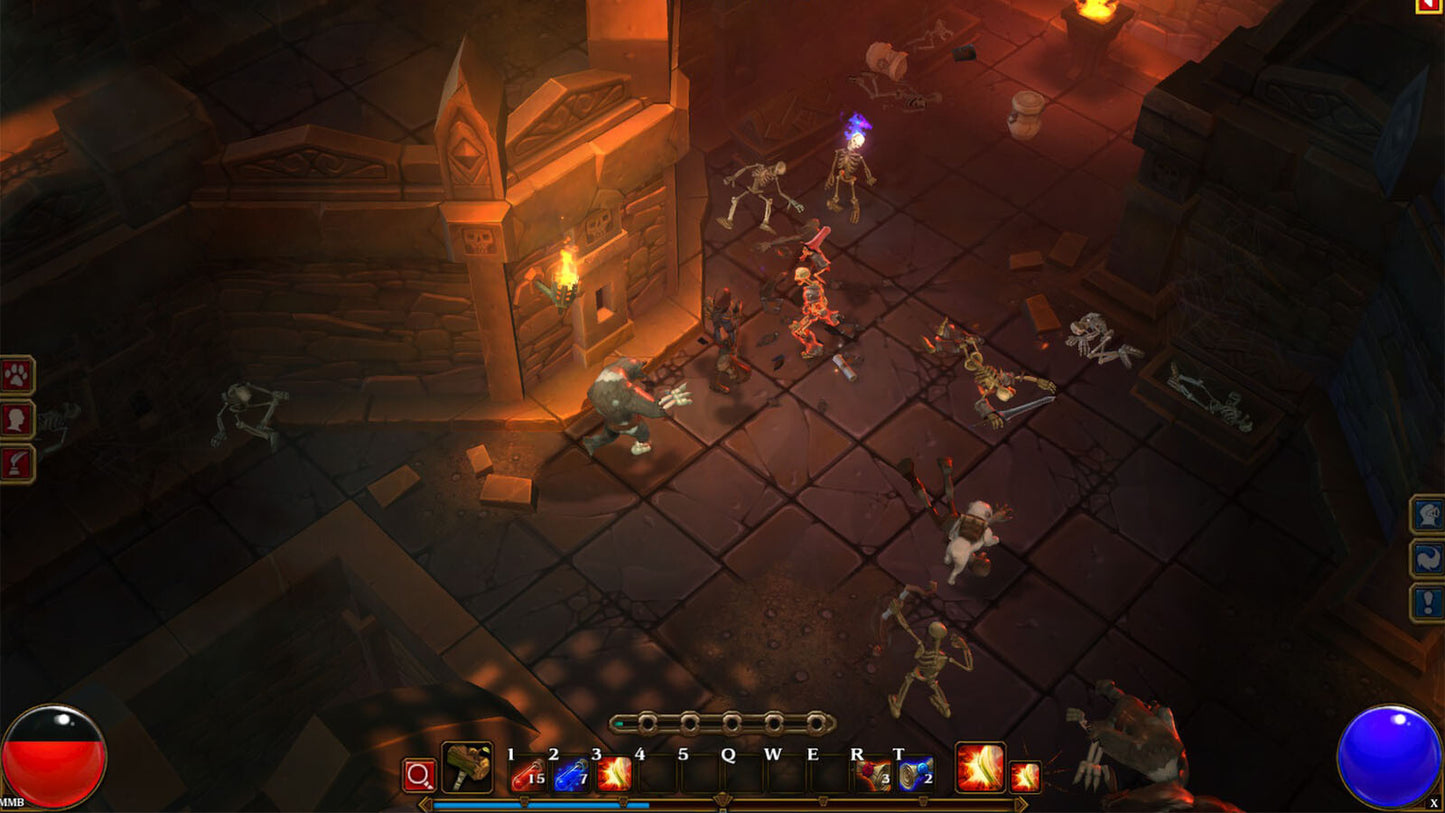Click the red health globe

pos(55,757)
